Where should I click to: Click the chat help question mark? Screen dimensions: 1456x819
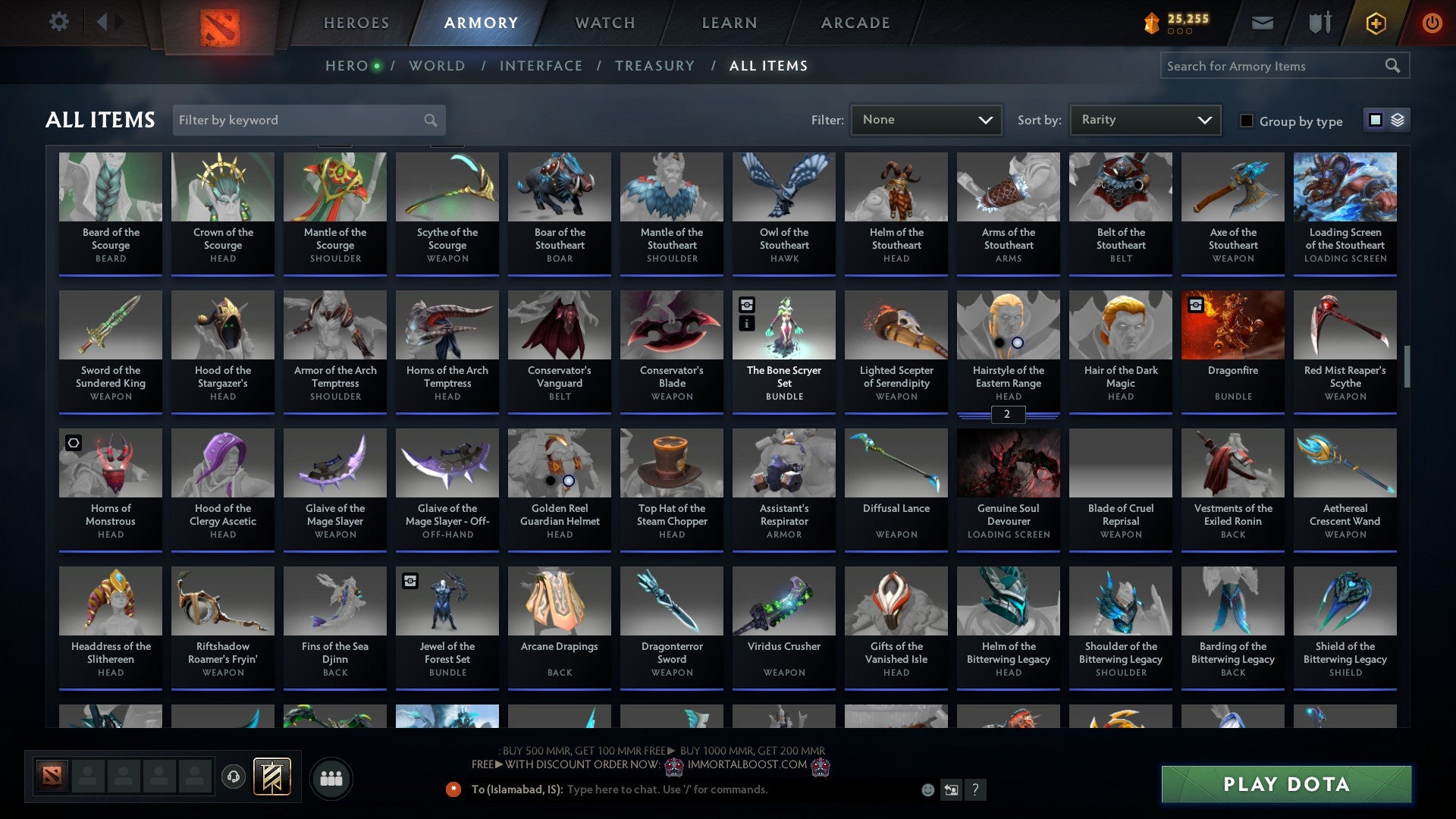[x=976, y=789]
